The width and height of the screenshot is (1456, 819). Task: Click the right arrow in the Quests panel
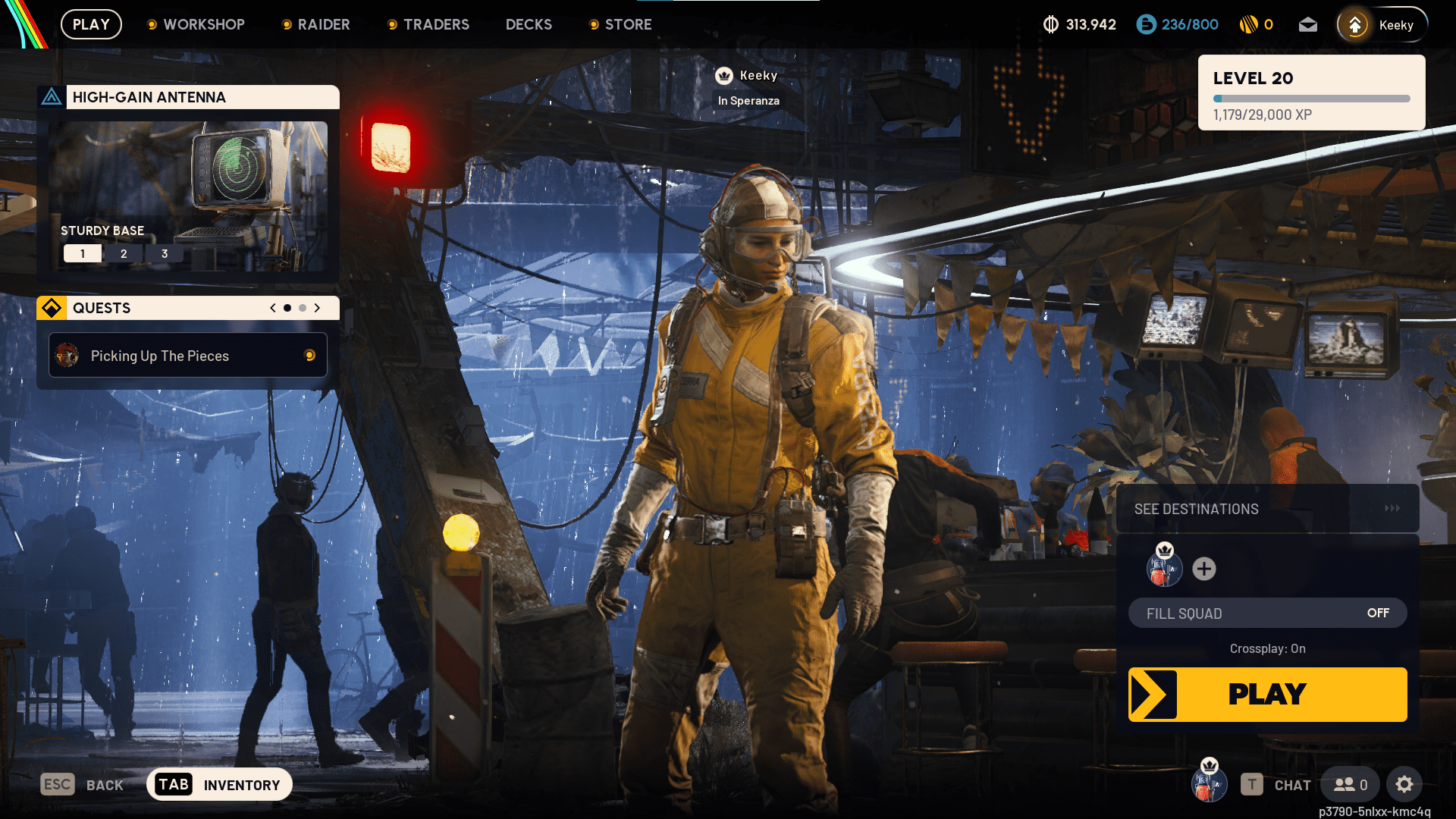(318, 308)
